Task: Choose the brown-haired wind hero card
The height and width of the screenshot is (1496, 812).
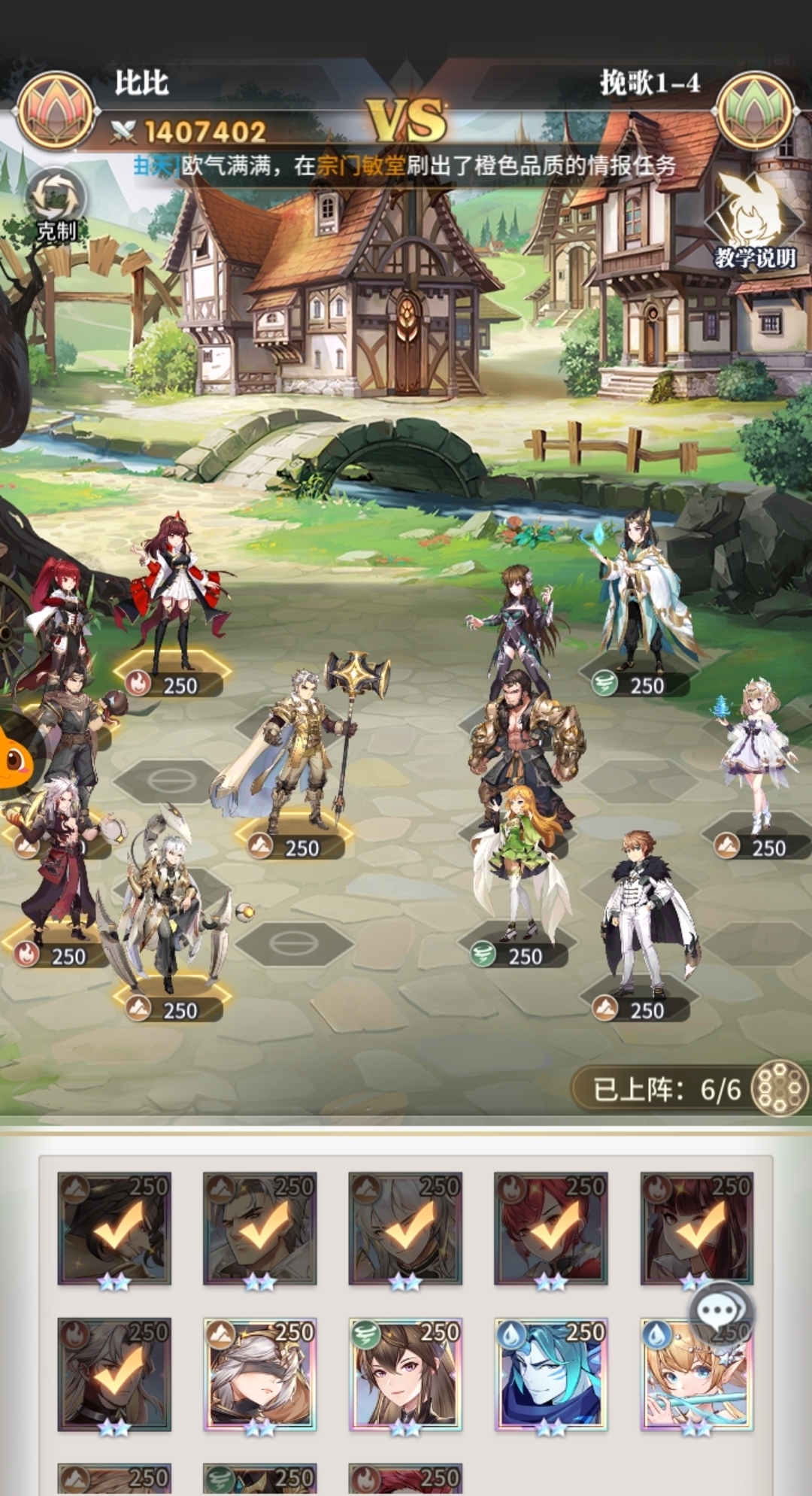Action: tap(404, 1374)
